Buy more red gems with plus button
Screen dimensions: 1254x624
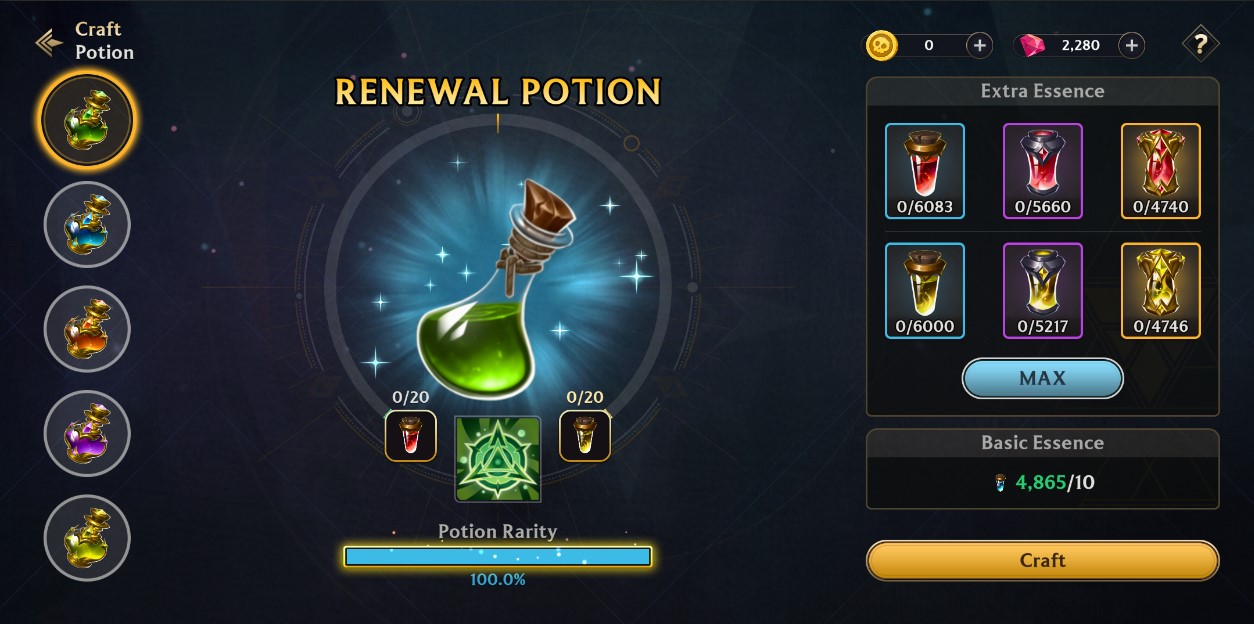pyautogui.click(x=1131, y=45)
